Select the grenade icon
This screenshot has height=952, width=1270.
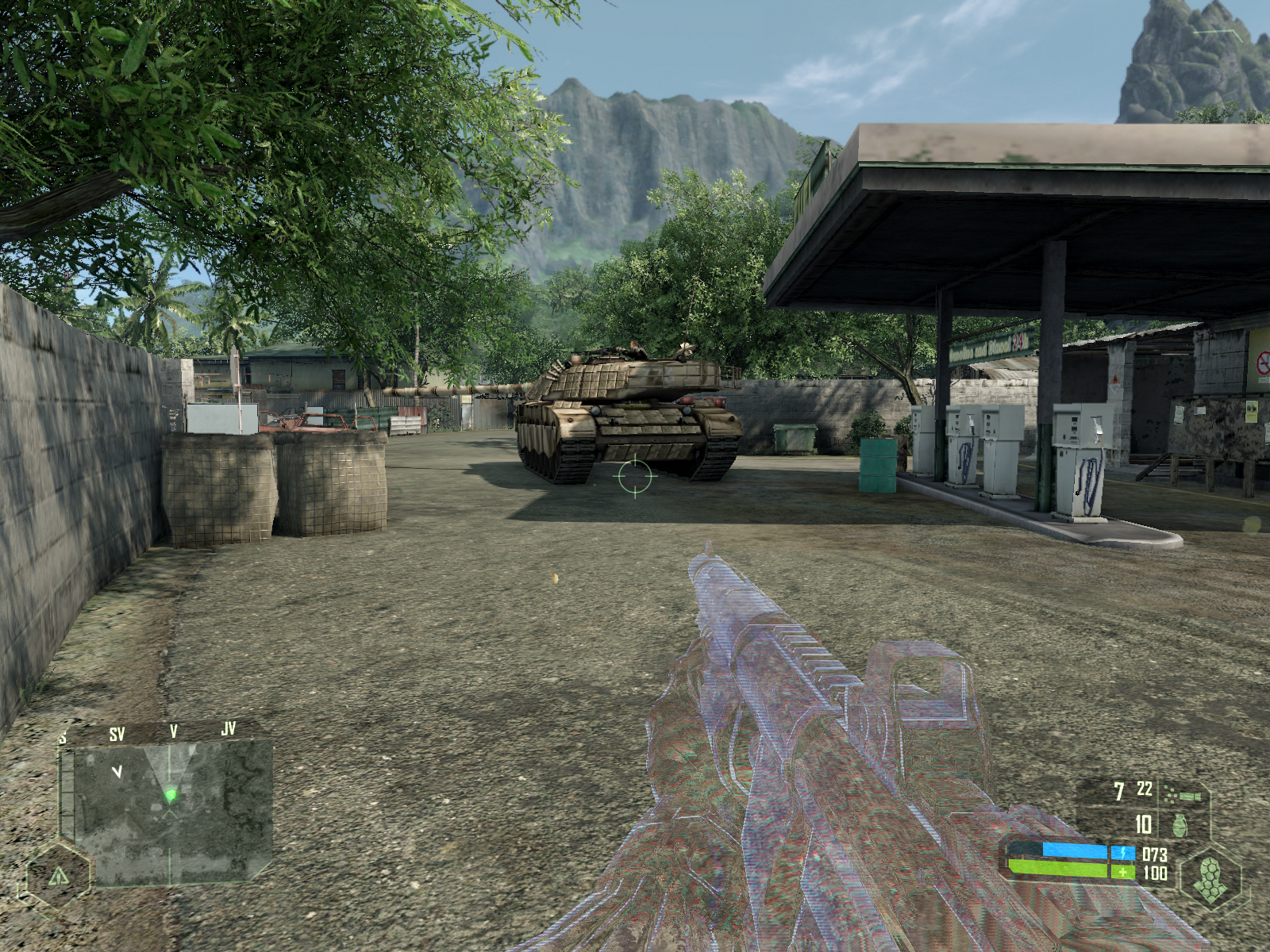coord(1180,825)
